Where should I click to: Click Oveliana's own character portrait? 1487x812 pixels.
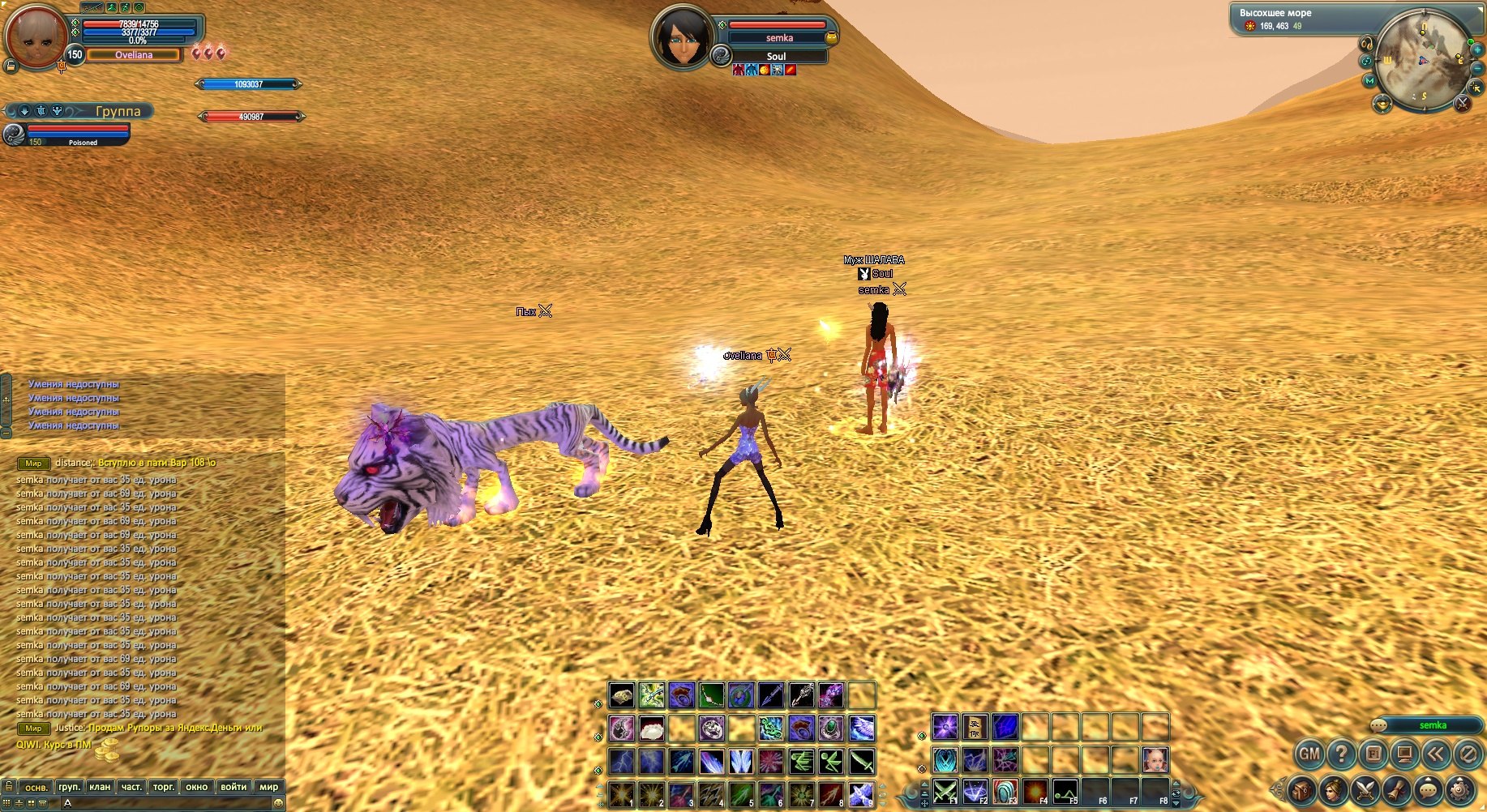[x=35, y=36]
